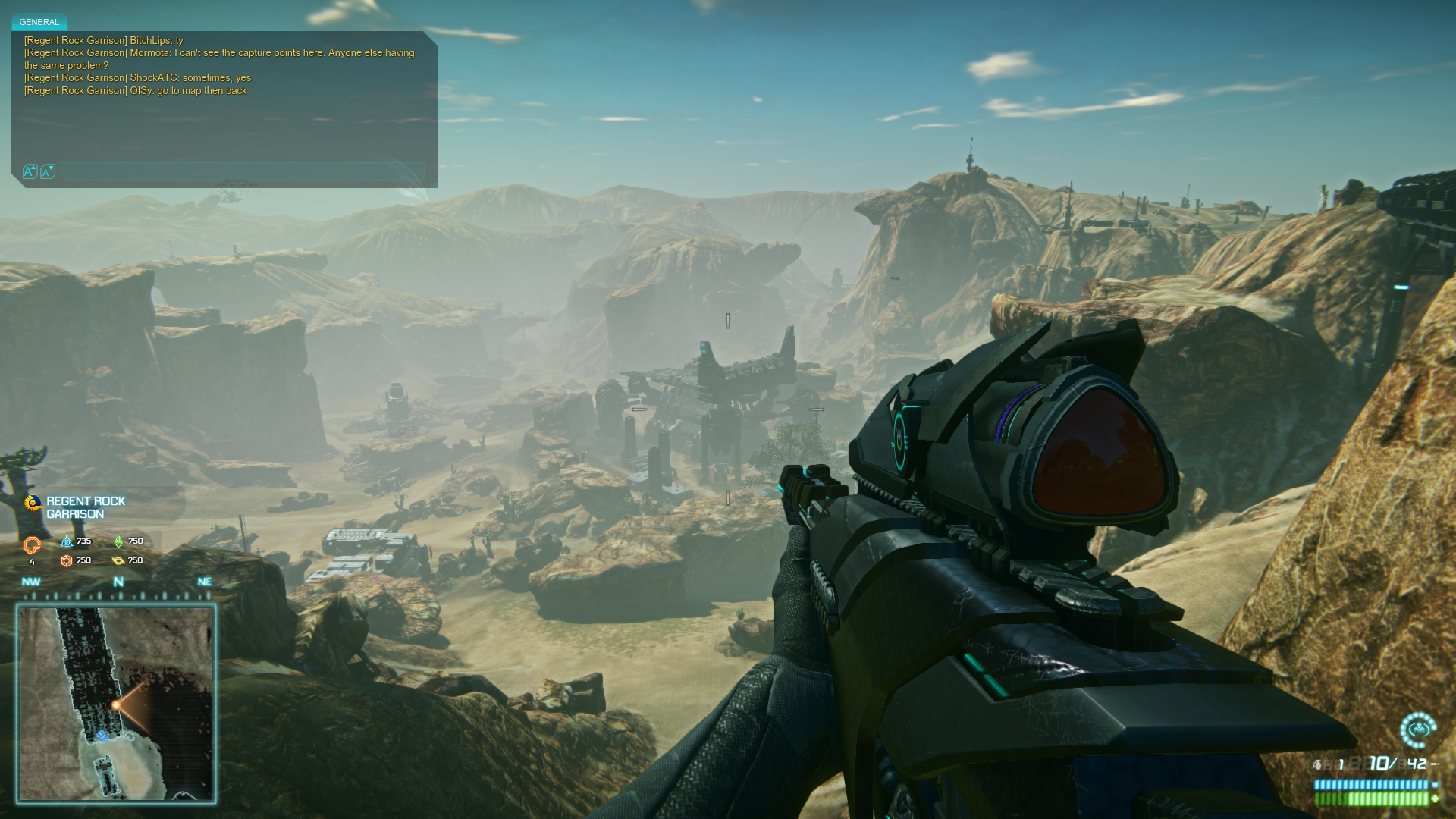Switch to the General chat tab
1456x819 pixels.
point(39,22)
